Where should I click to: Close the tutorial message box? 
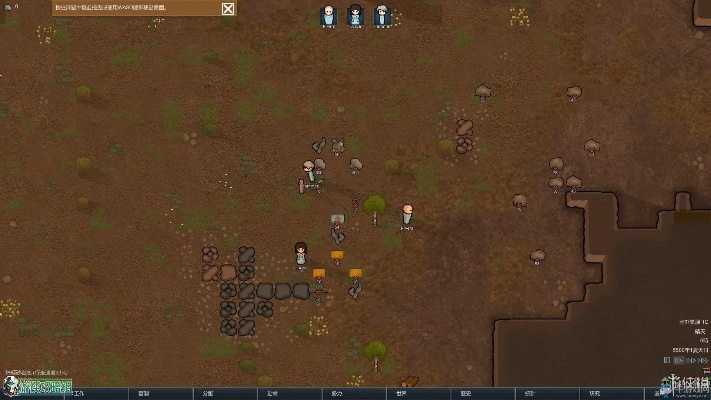pos(229,9)
